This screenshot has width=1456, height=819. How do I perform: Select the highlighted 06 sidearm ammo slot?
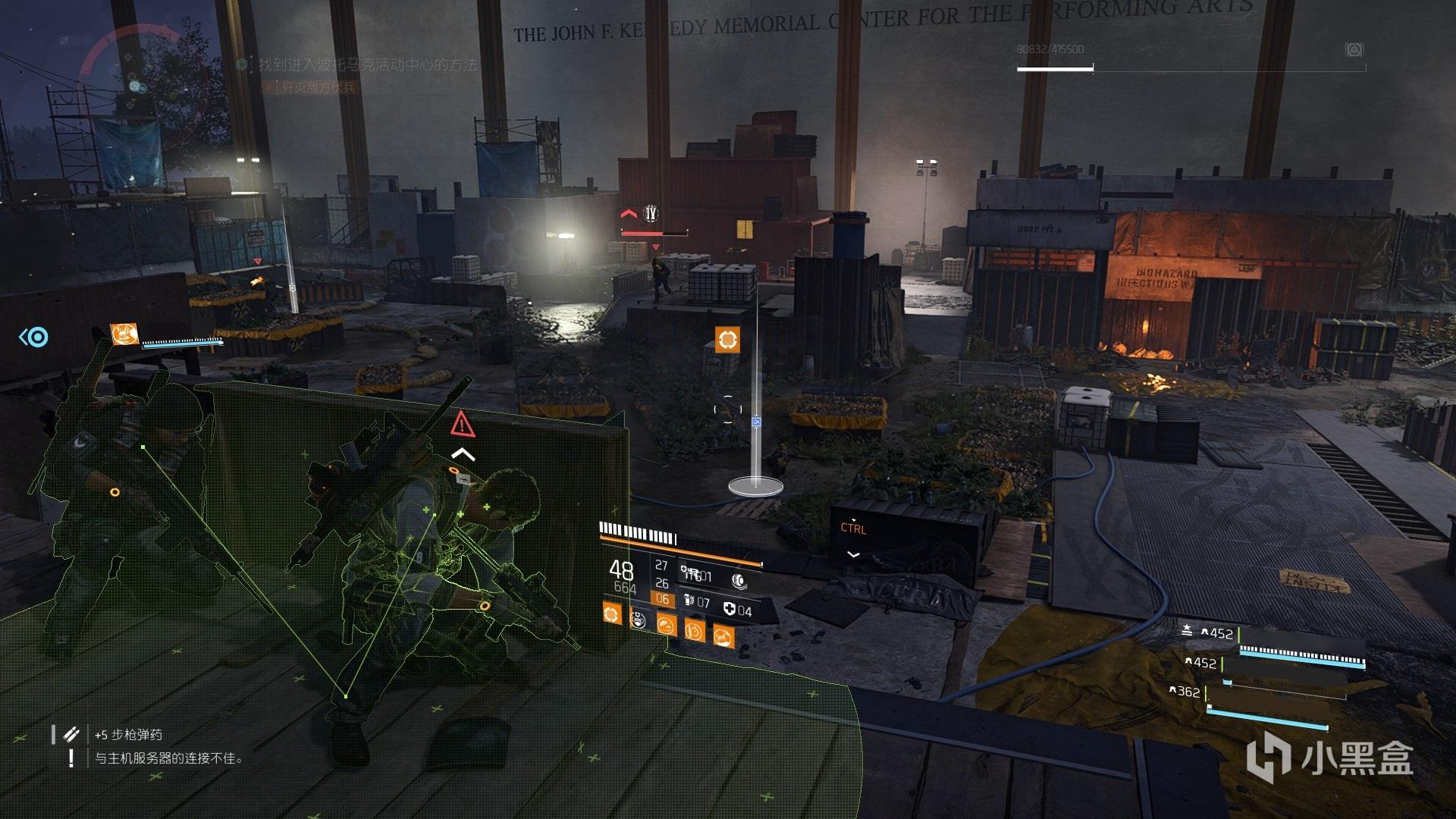tap(662, 599)
